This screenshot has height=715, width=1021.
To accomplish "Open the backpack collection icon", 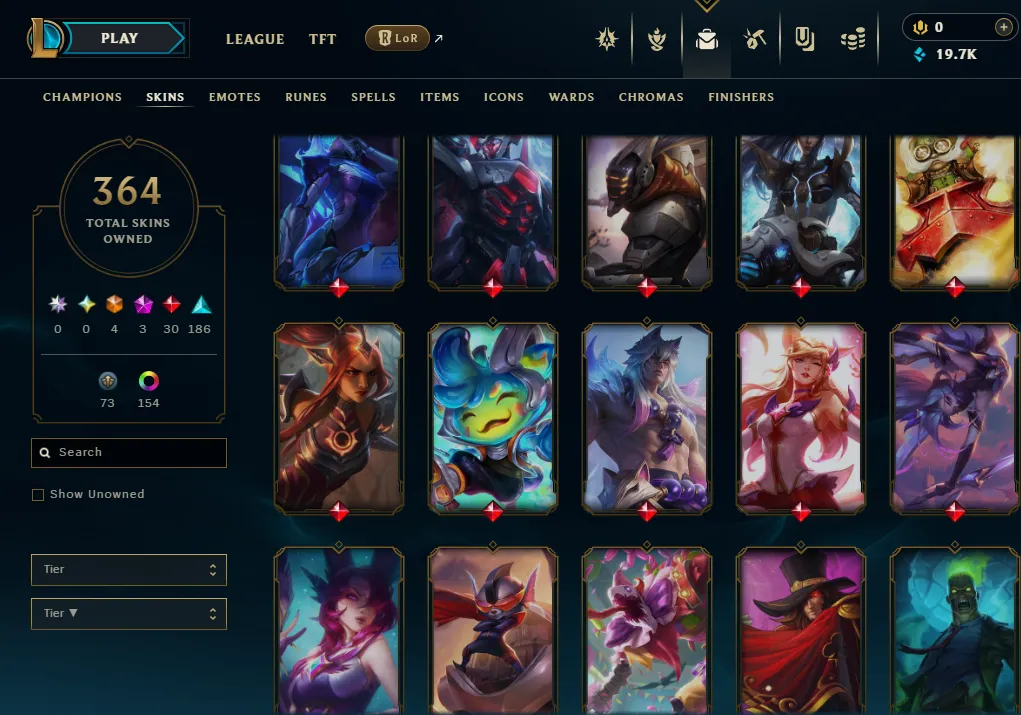I will (x=707, y=40).
